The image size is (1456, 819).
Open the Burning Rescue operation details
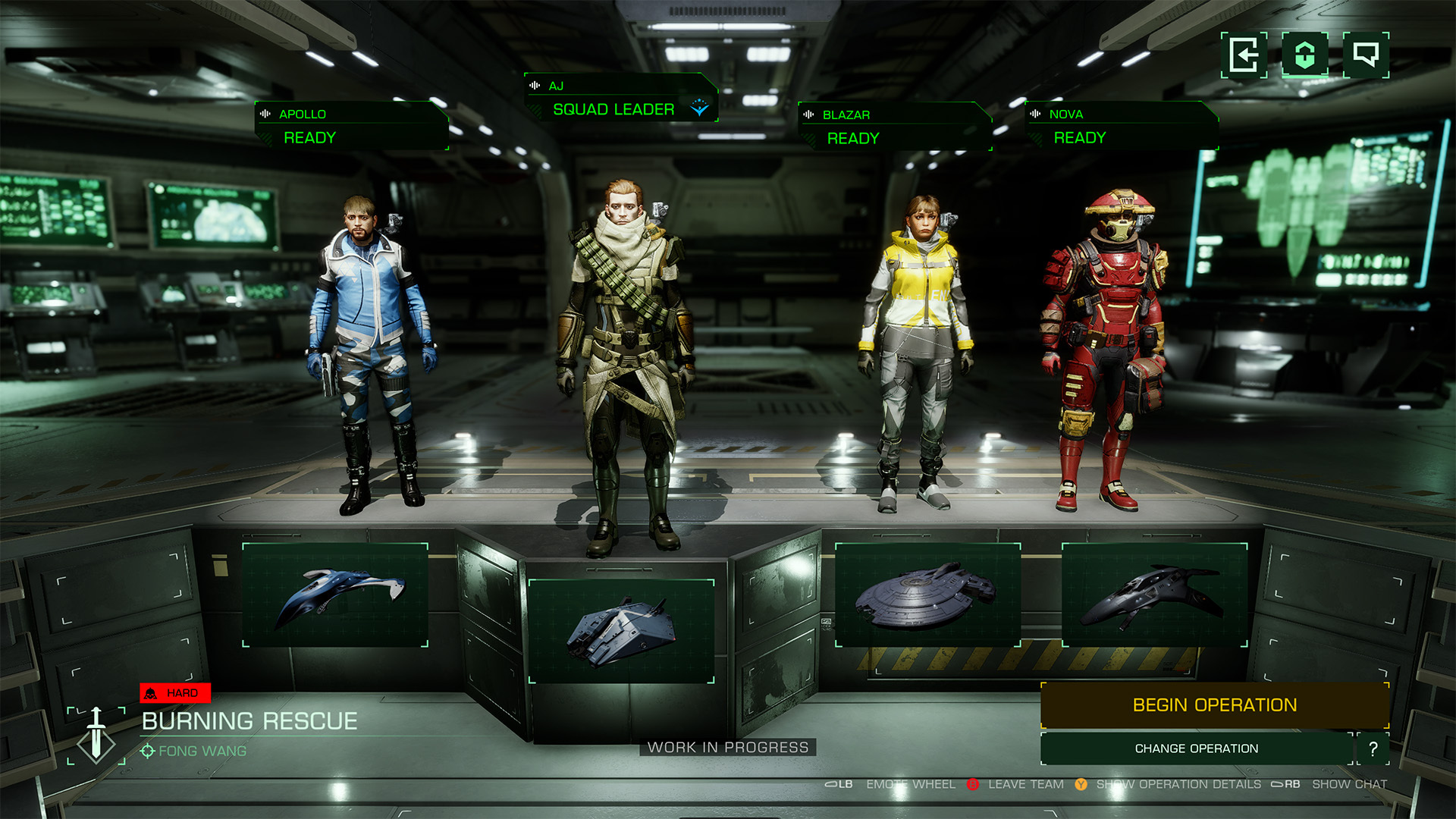point(249,721)
